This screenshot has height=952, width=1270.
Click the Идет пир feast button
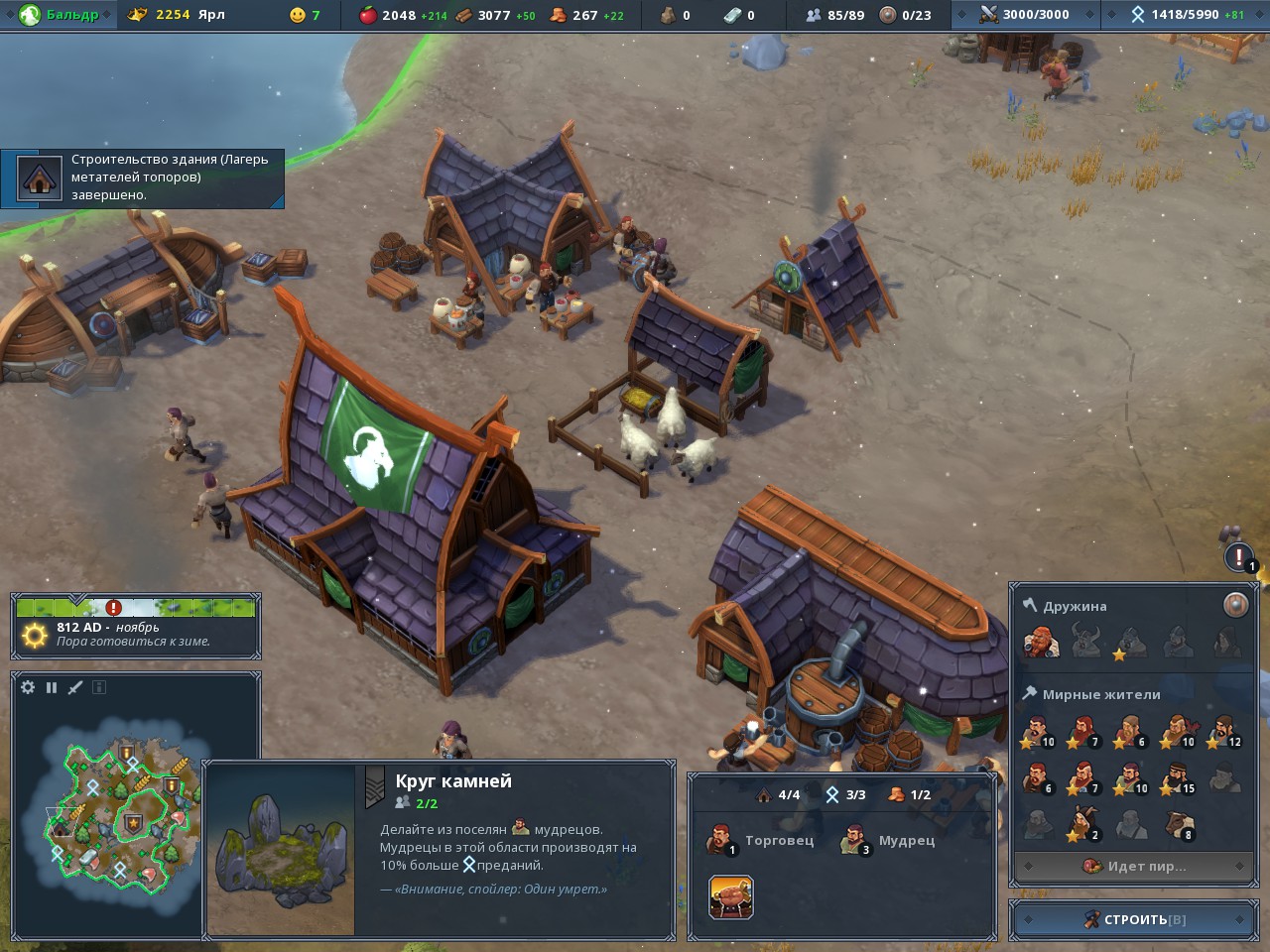click(x=1134, y=866)
